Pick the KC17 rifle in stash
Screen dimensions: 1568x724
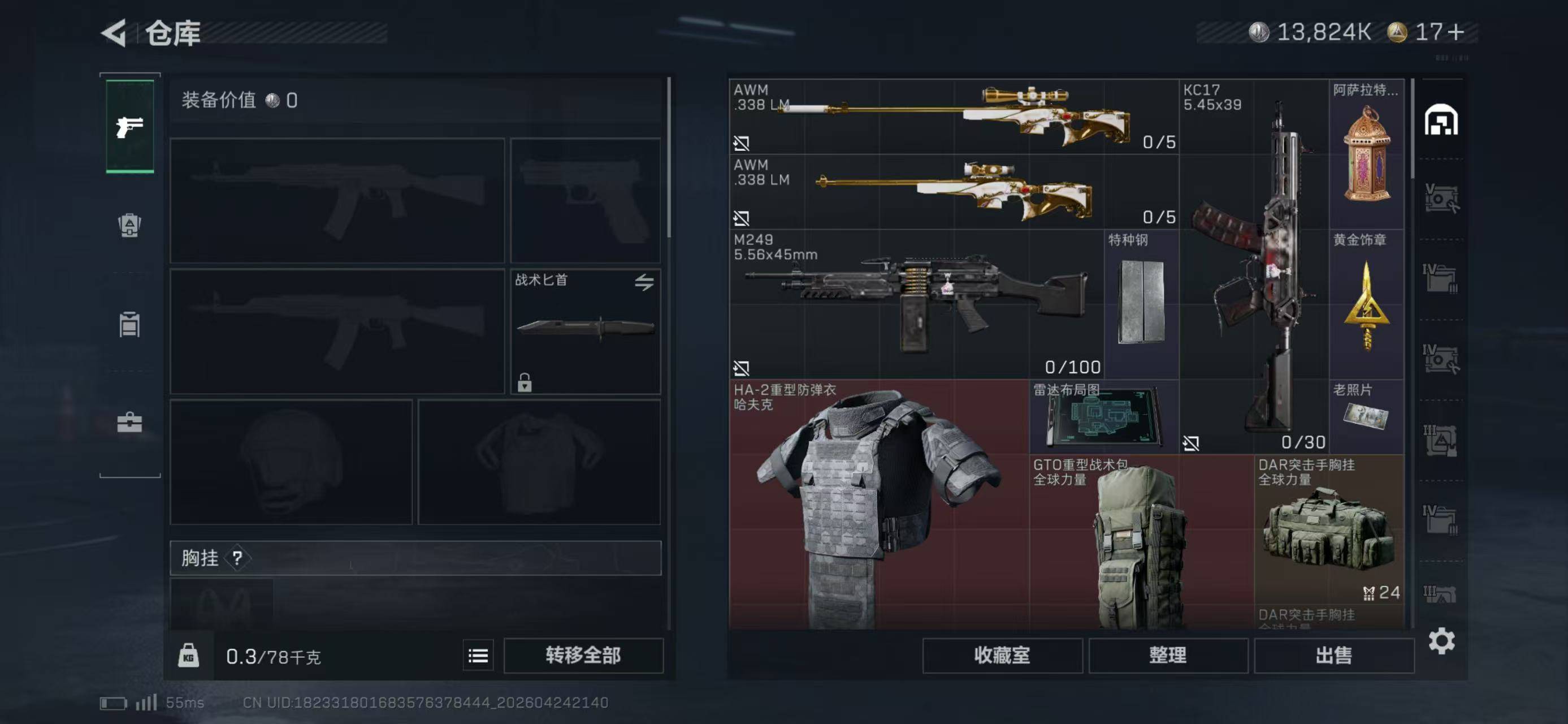pos(1254,266)
